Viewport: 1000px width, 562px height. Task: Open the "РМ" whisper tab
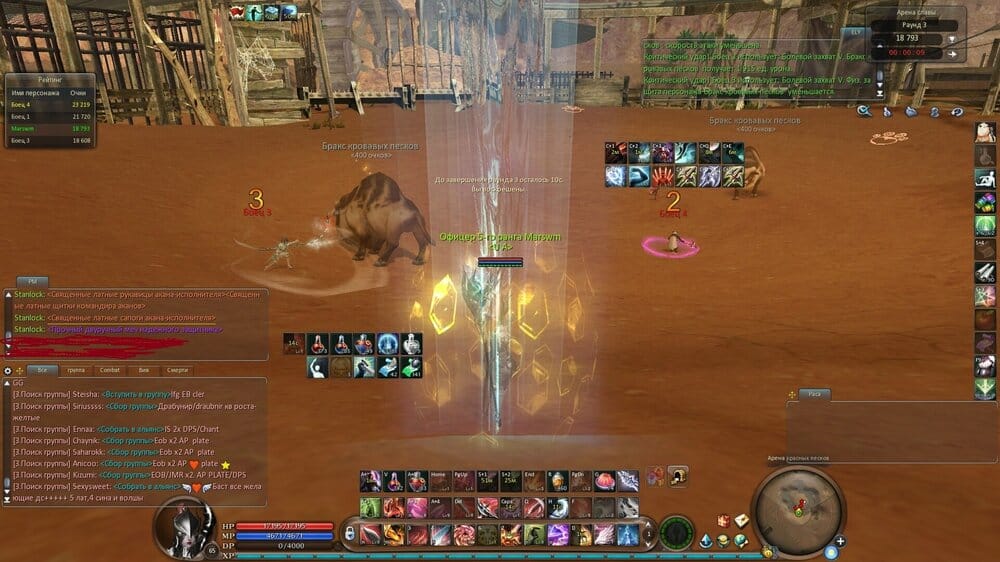pos(32,282)
